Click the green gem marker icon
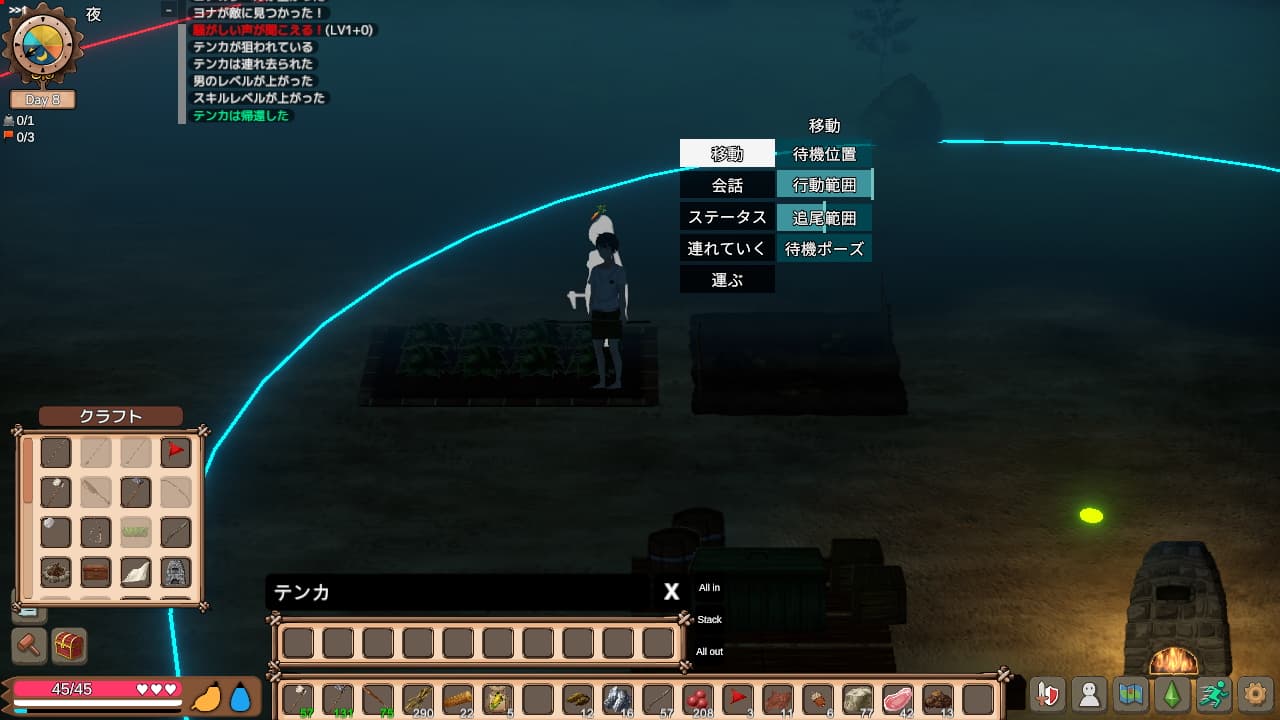1280x720 pixels. tap(1171, 694)
